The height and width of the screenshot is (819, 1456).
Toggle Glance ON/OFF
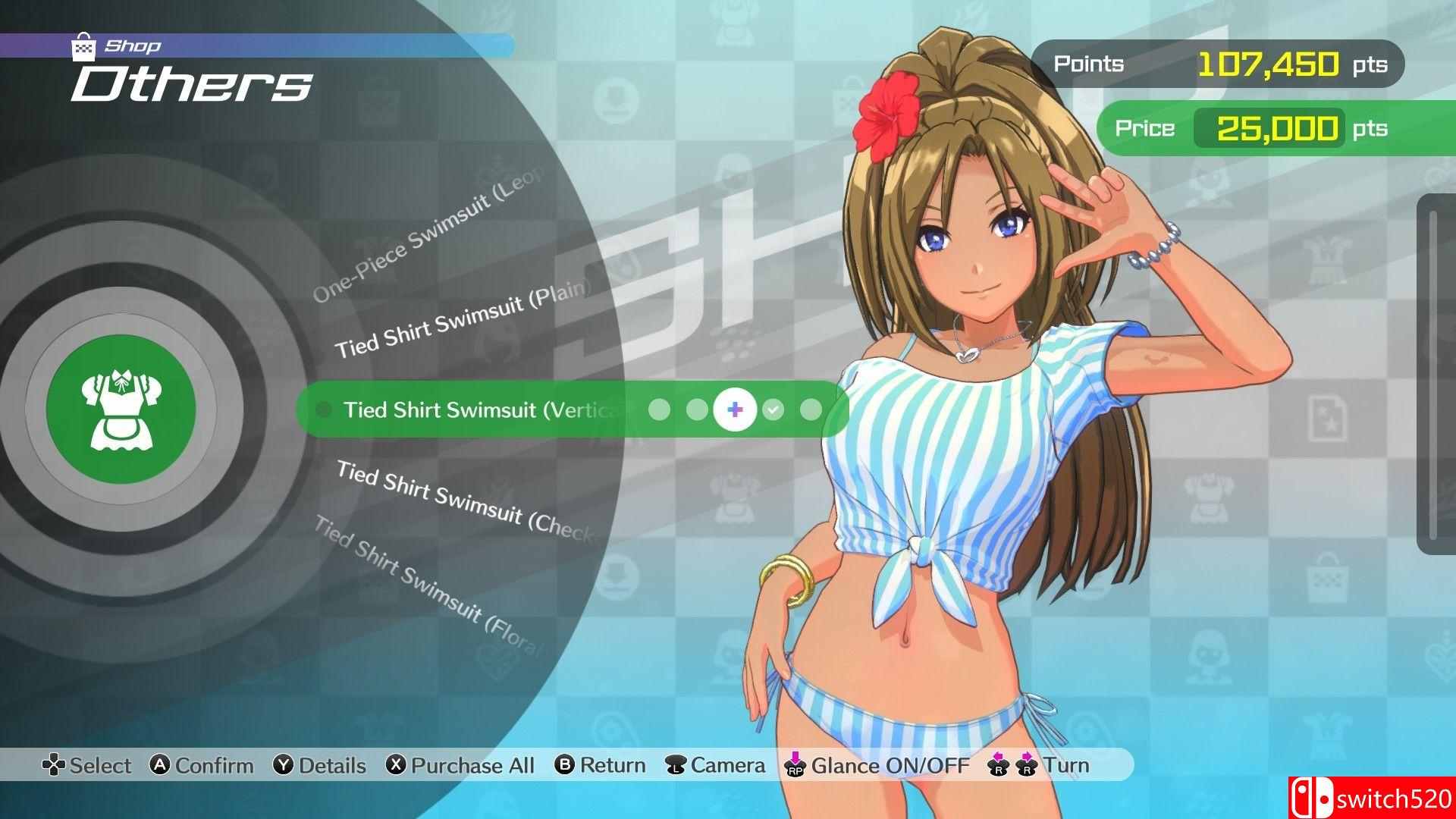pyautogui.click(x=794, y=765)
